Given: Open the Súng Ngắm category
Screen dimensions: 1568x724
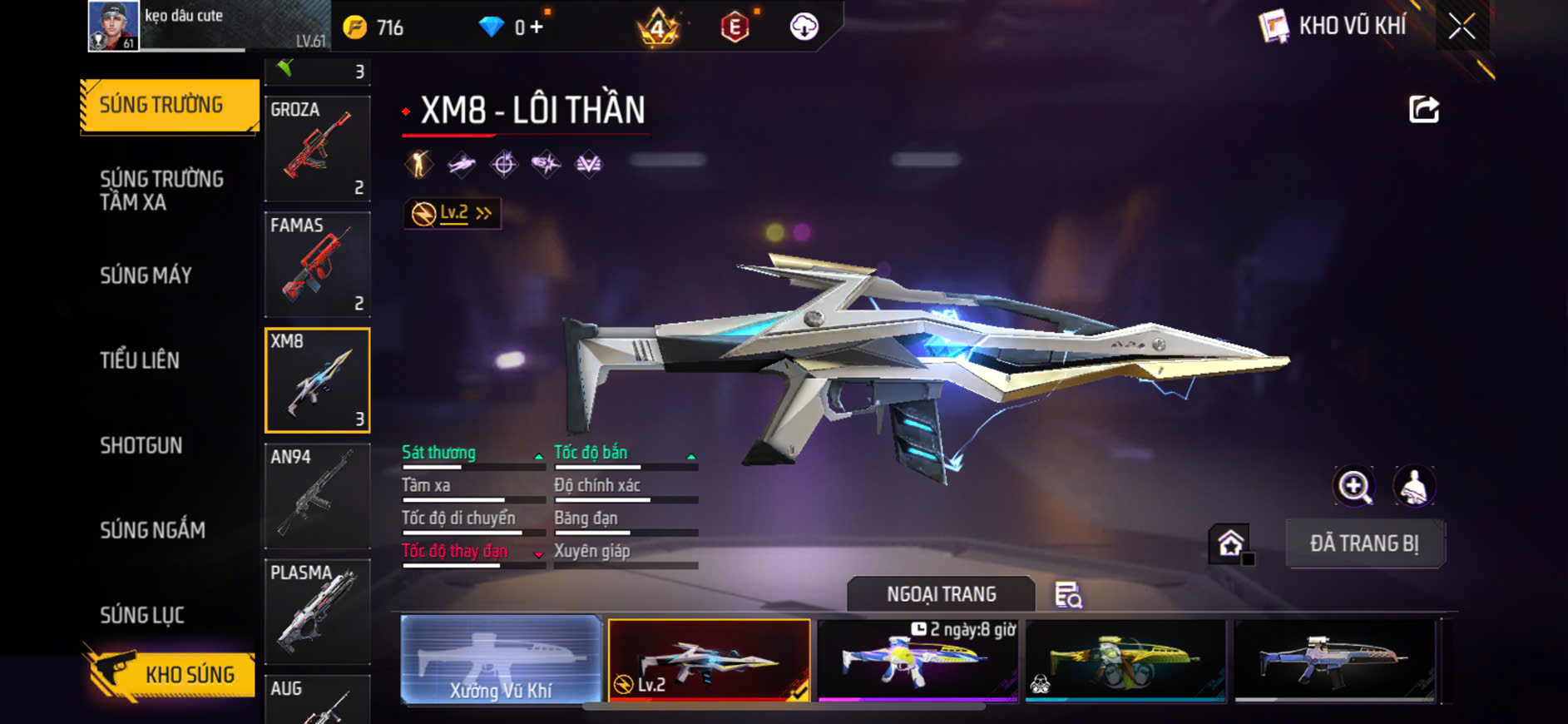Looking at the screenshot, I should [x=152, y=530].
